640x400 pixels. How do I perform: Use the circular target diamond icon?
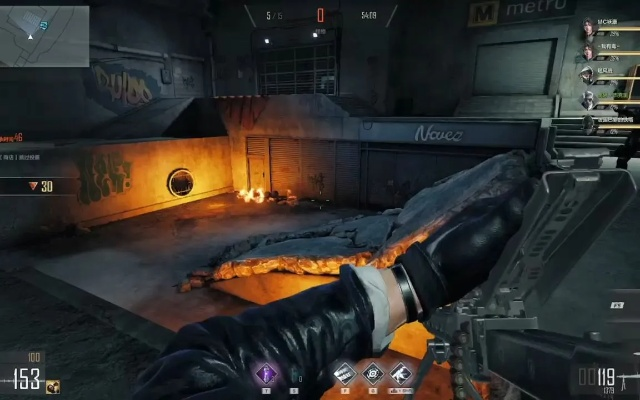pos(373,374)
